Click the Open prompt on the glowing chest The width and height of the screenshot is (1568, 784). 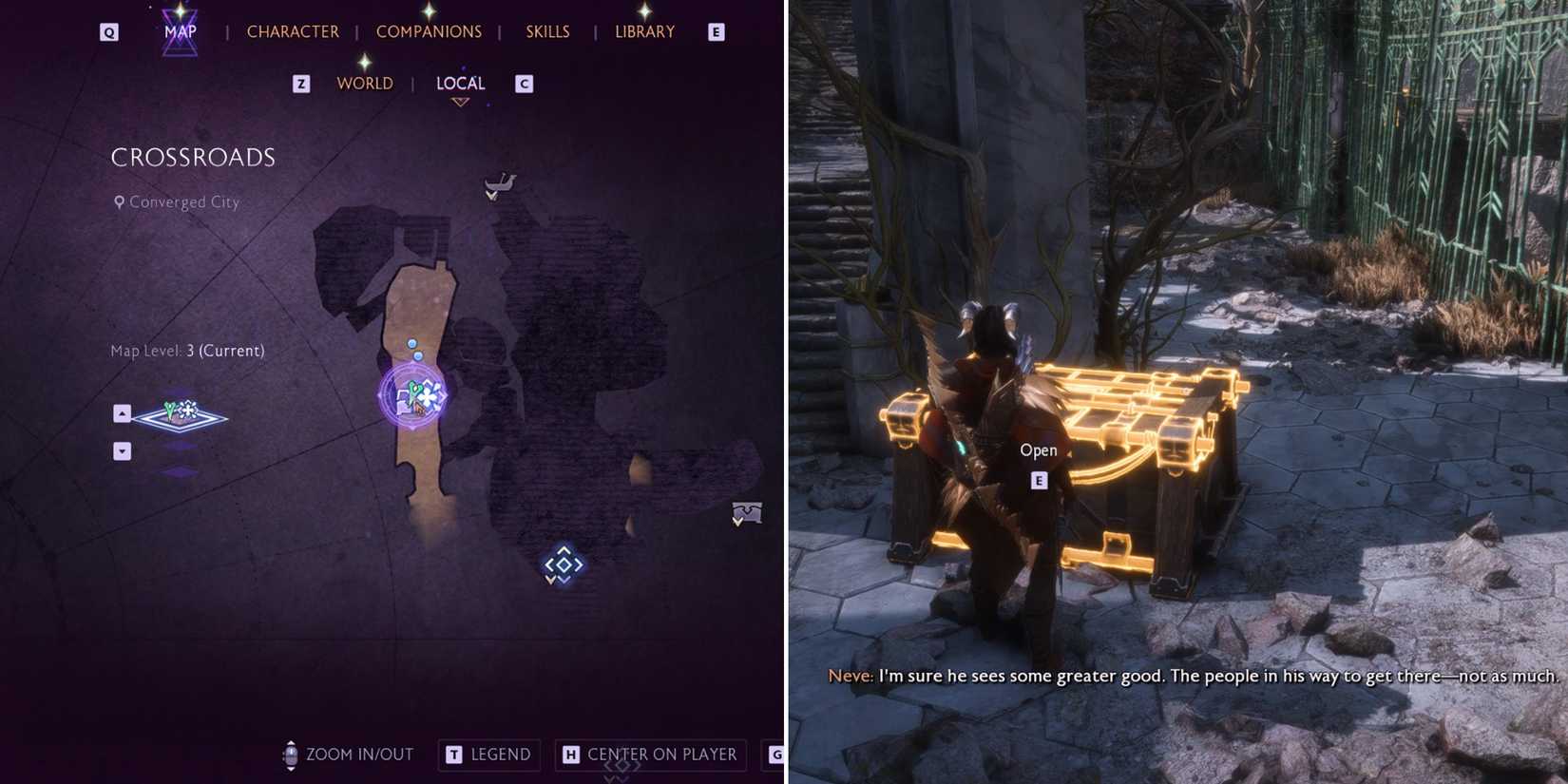pyautogui.click(x=1039, y=449)
